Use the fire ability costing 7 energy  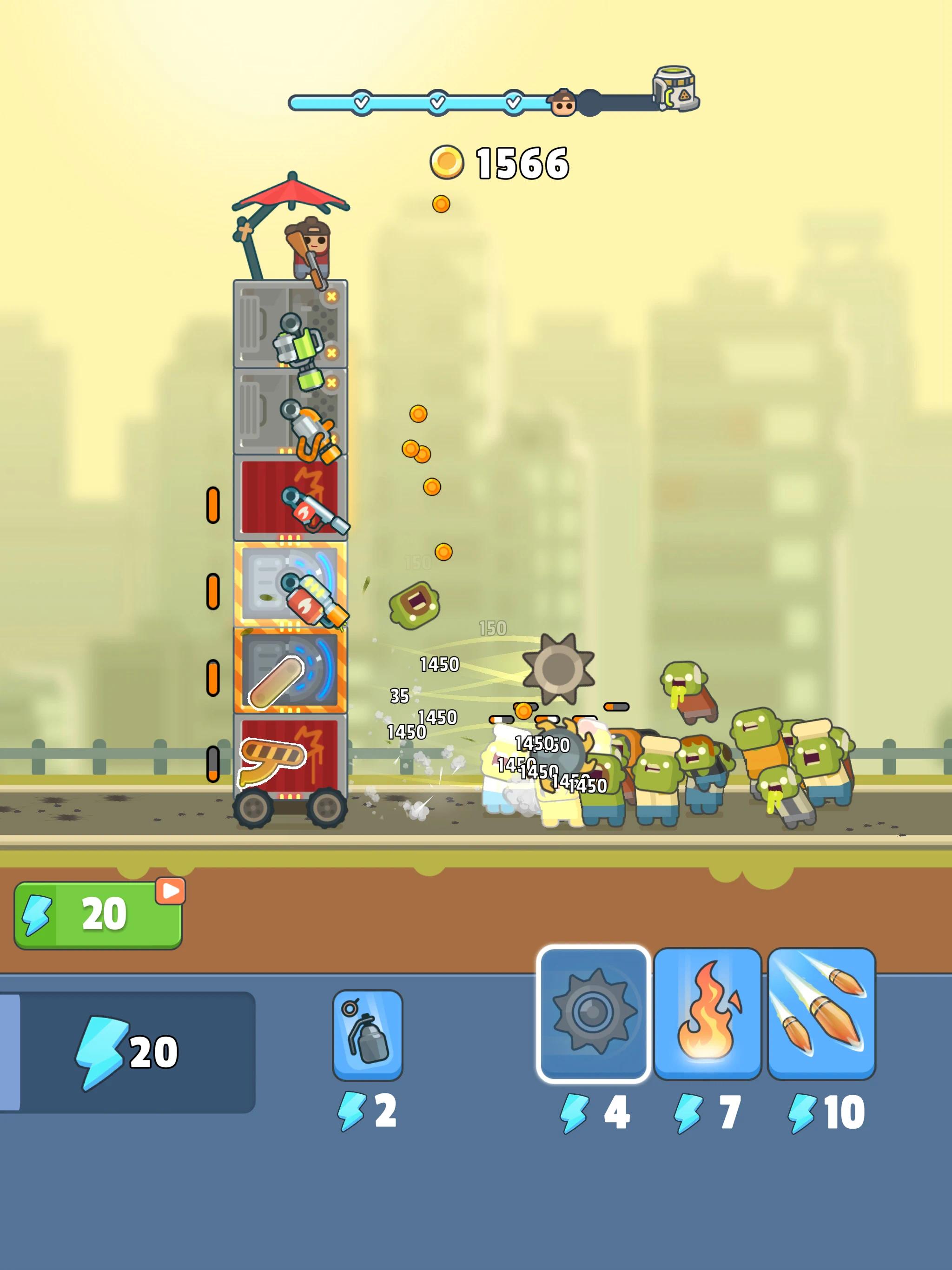pos(707,1013)
